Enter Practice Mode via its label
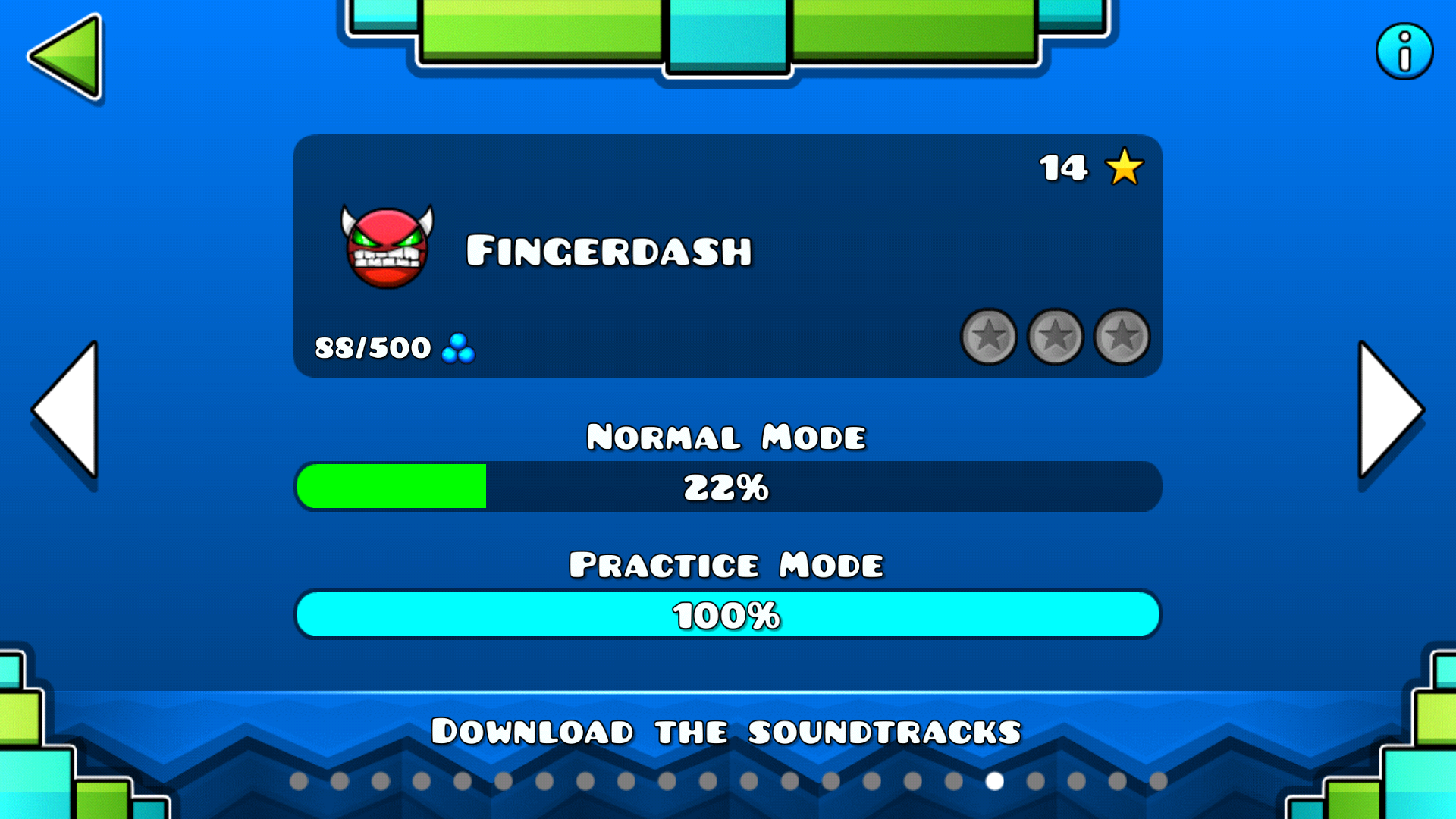Viewport: 1456px width, 819px height. coord(726,564)
